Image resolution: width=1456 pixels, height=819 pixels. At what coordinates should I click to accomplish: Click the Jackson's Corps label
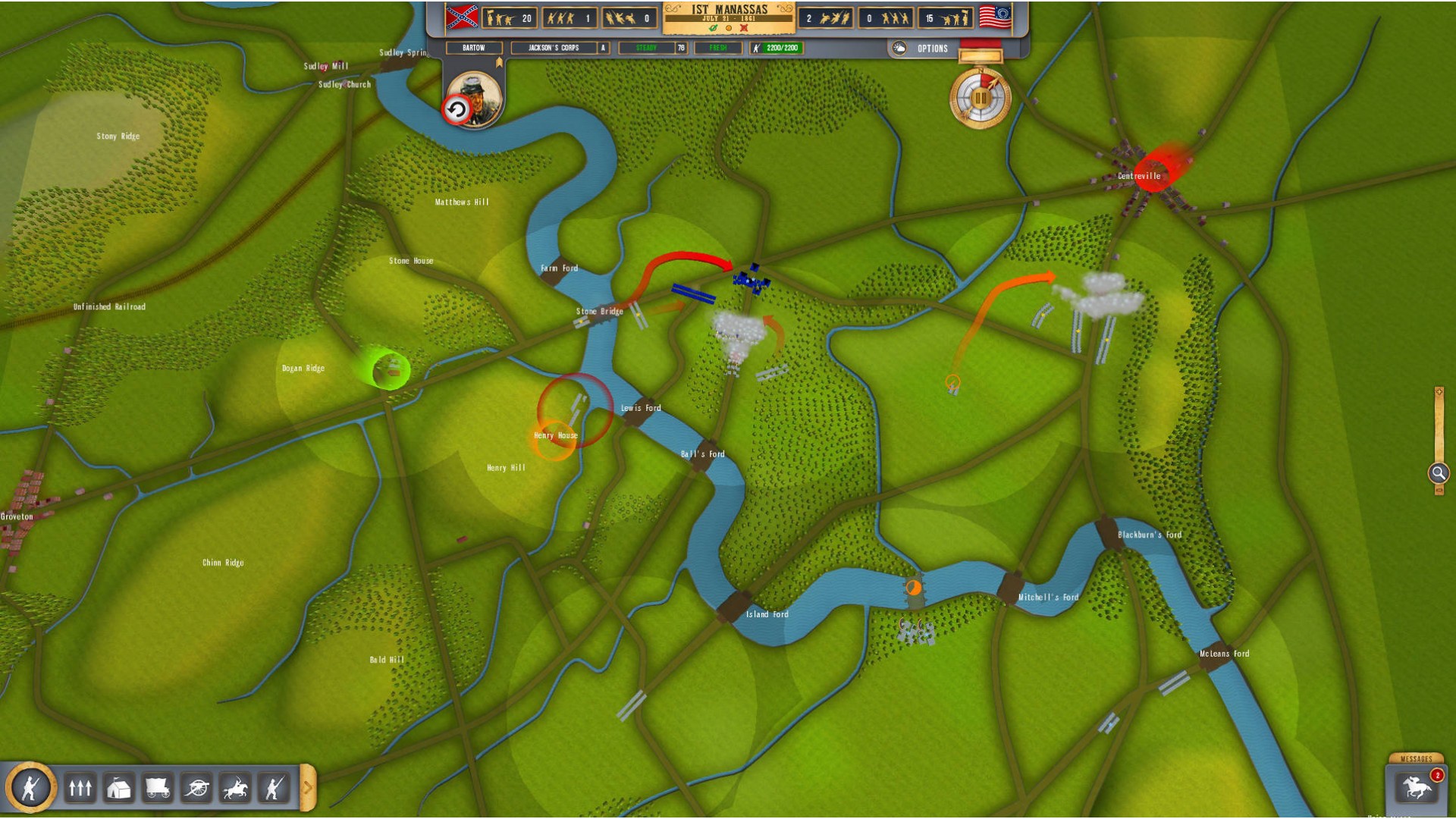point(554,48)
